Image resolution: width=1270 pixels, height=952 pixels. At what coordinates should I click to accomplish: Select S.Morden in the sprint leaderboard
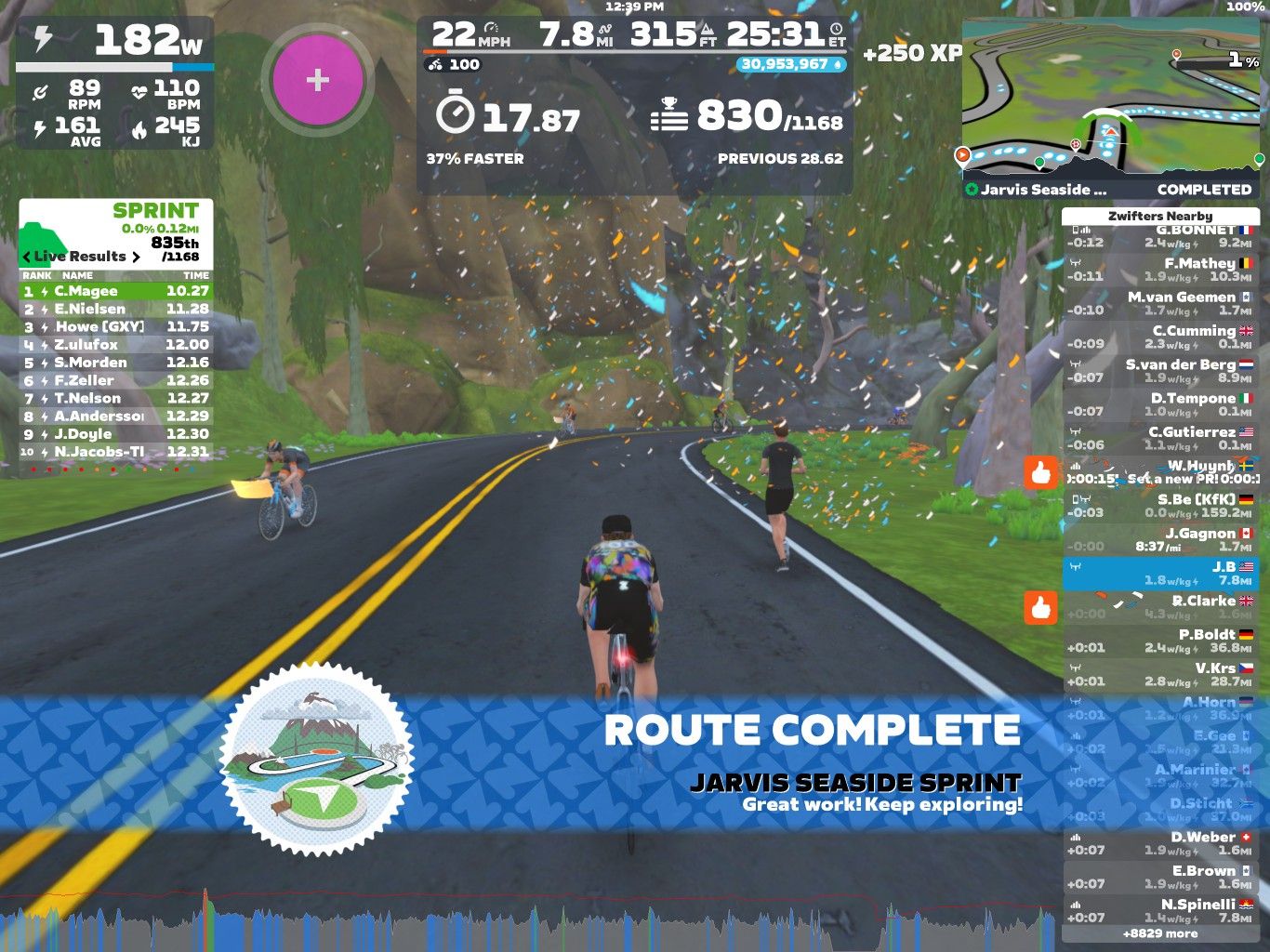coord(115,363)
